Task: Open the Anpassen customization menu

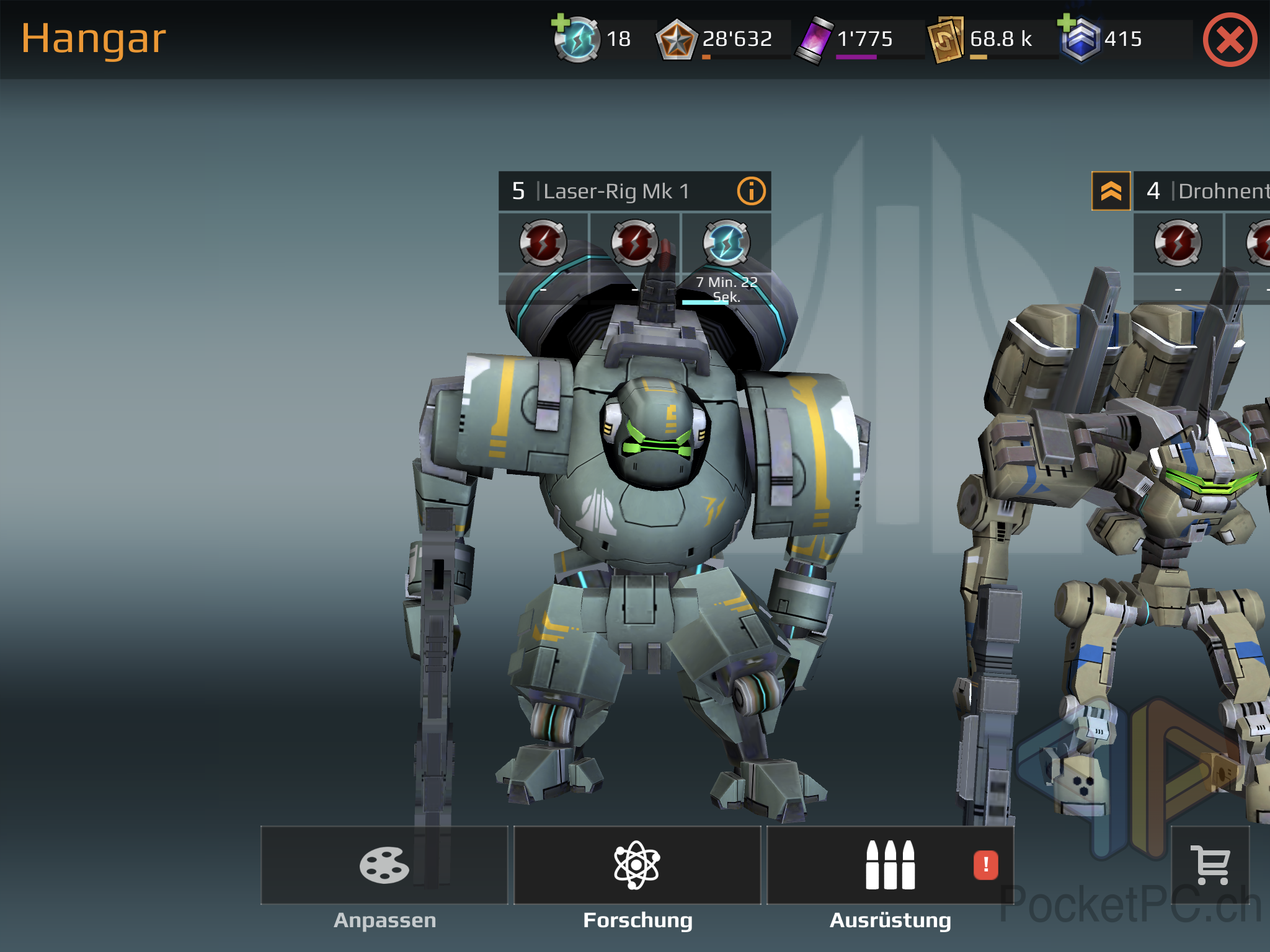Action: click(x=384, y=865)
